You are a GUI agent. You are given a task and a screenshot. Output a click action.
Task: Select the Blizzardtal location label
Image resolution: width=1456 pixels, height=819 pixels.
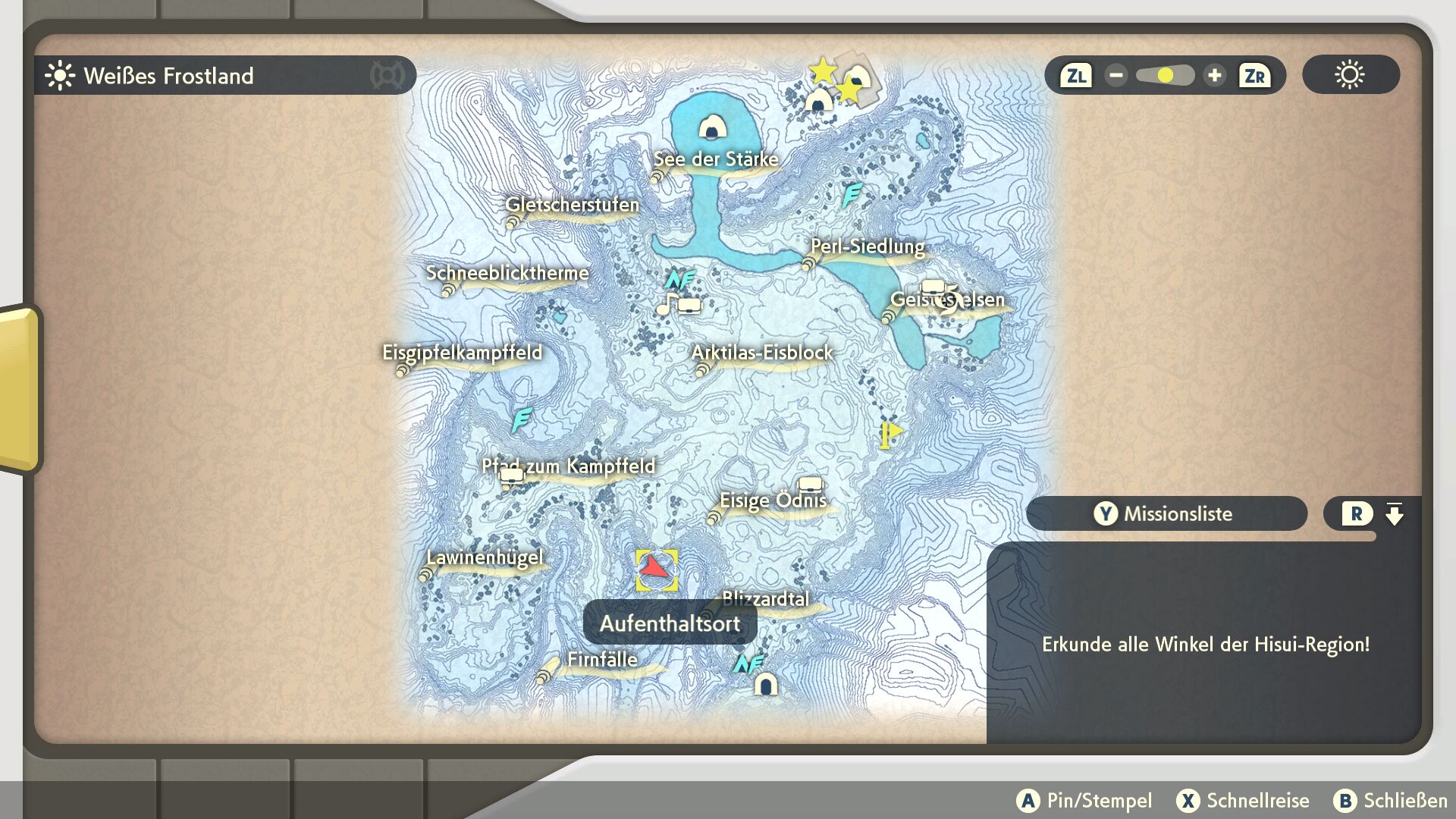[x=765, y=599]
